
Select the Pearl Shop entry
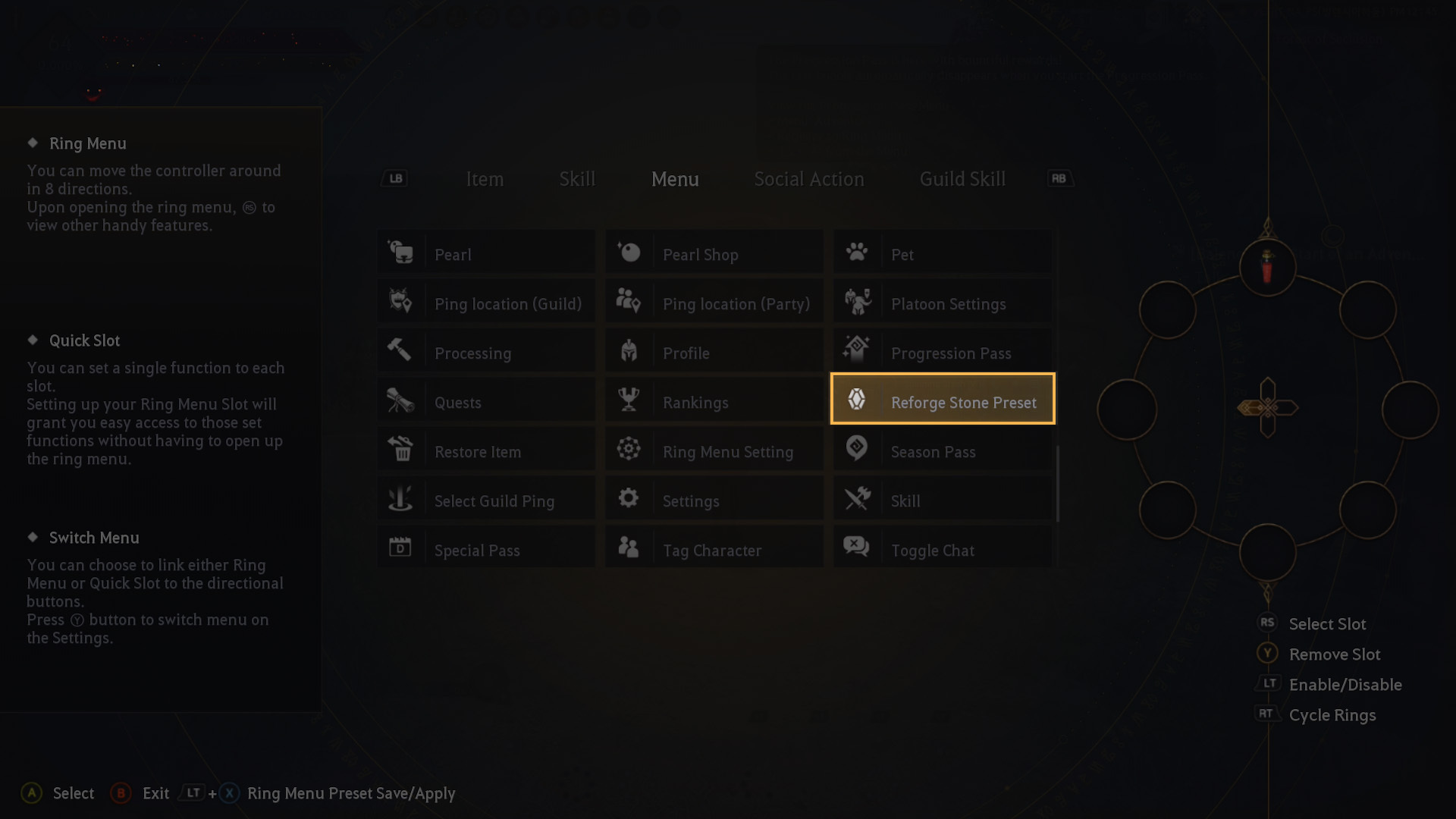pyautogui.click(x=714, y=254)
